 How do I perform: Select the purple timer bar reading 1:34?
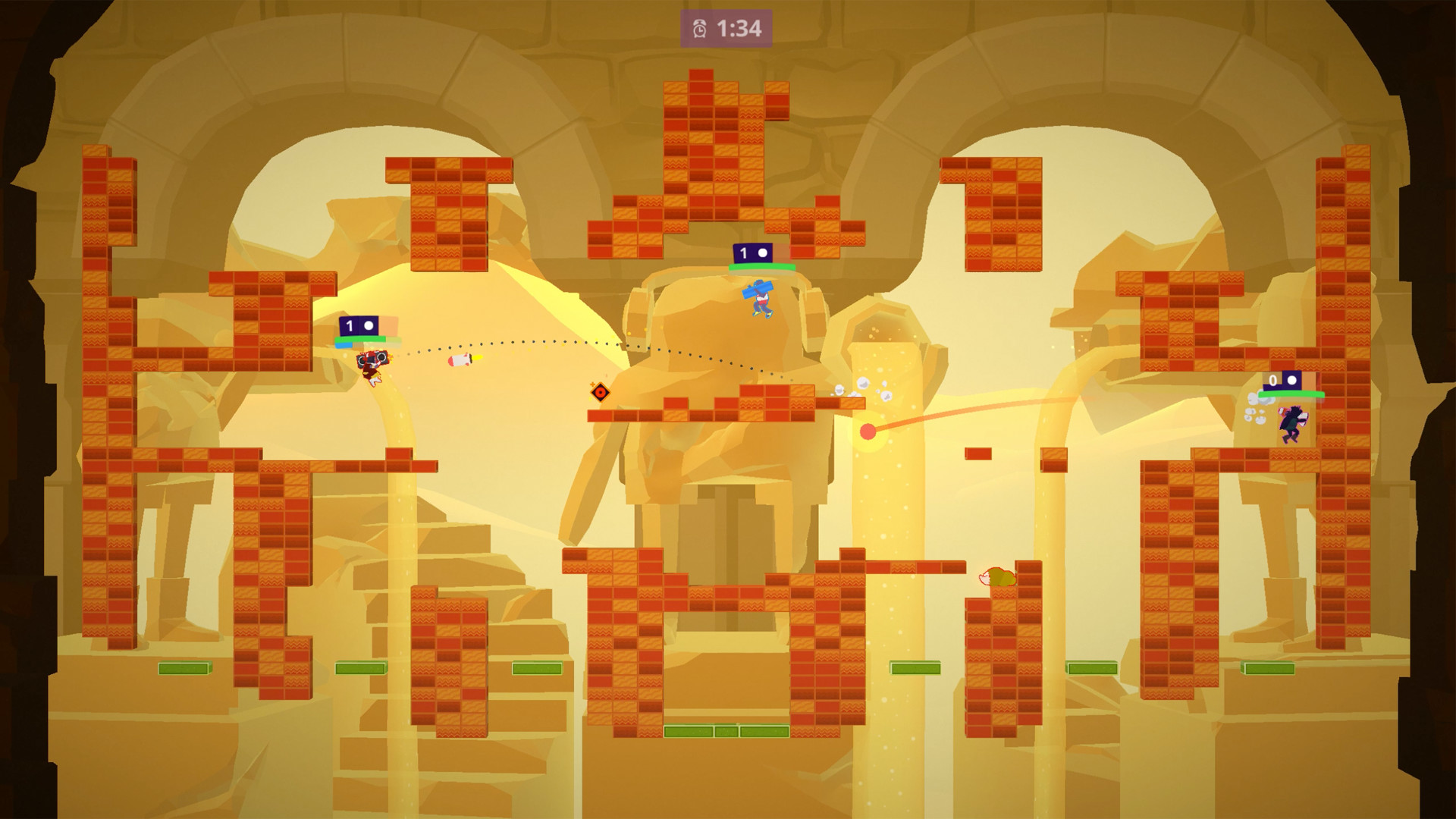coord(724,26)
